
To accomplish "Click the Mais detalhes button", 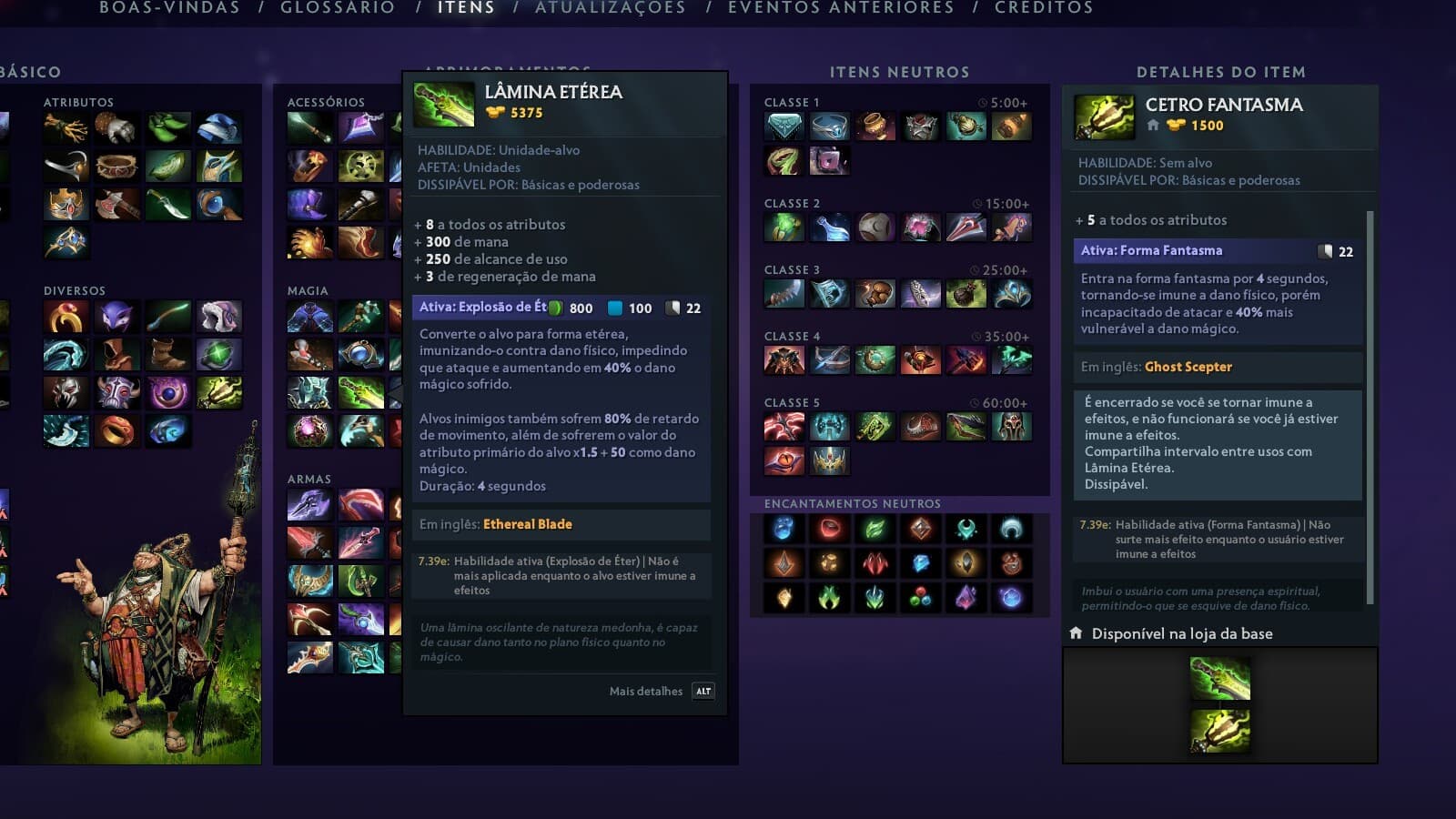I will click(x=644, y=692).
